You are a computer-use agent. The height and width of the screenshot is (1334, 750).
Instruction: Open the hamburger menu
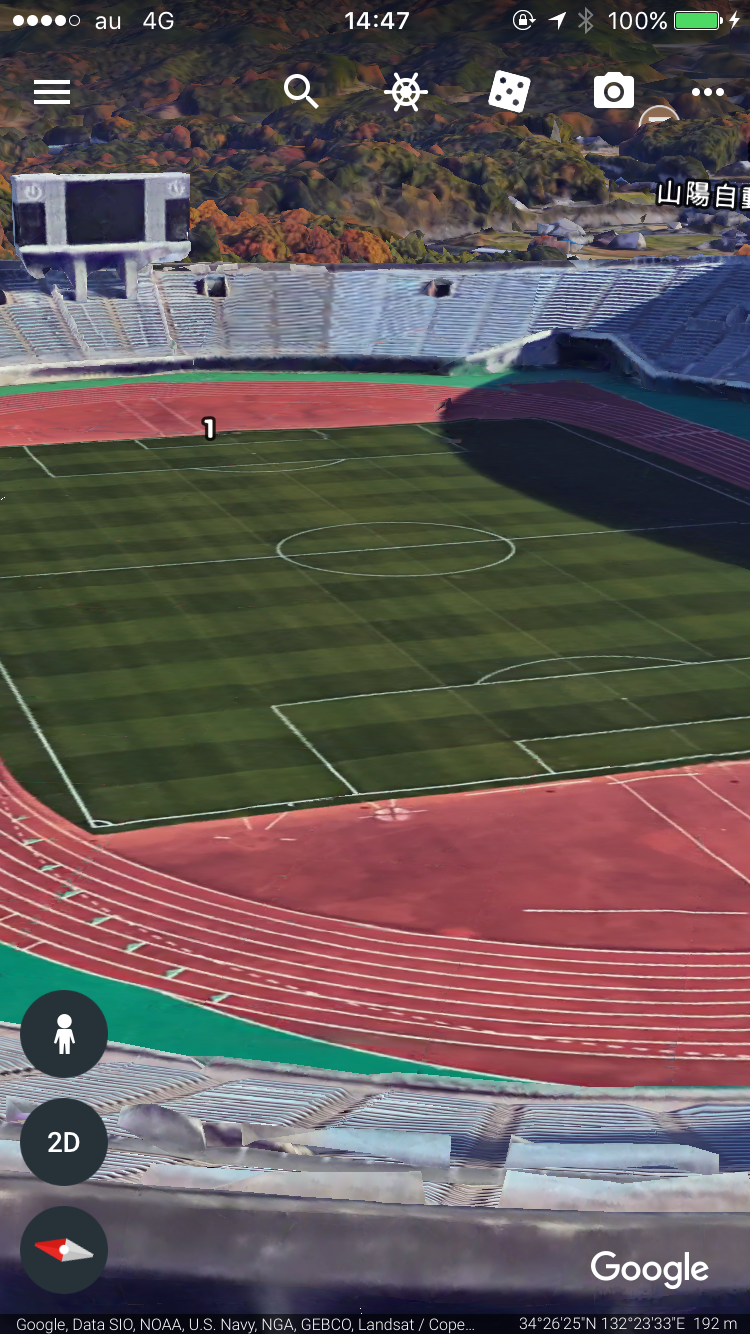[x=52, y=92]
